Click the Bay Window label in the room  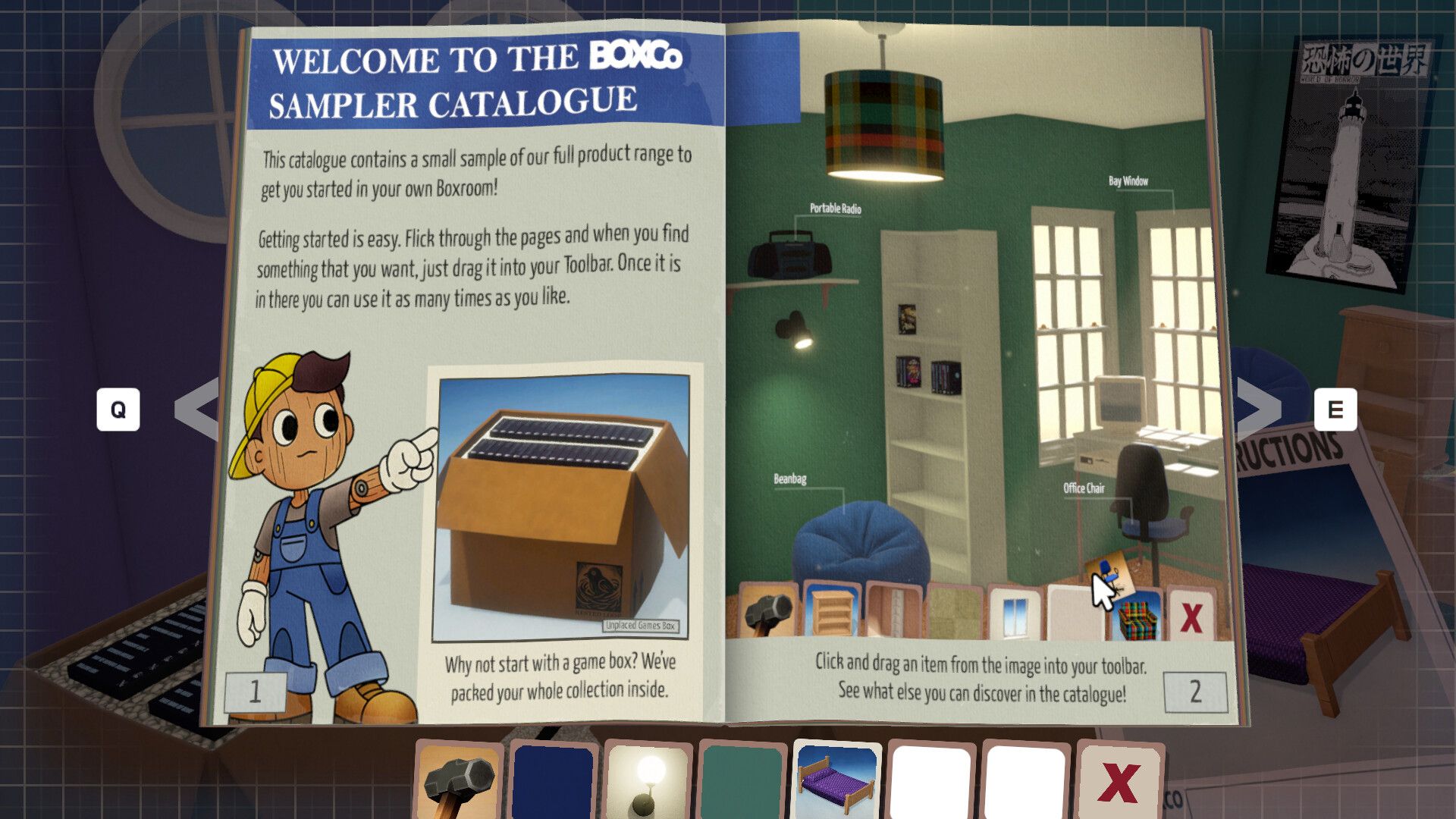(x=1127, y=181)
